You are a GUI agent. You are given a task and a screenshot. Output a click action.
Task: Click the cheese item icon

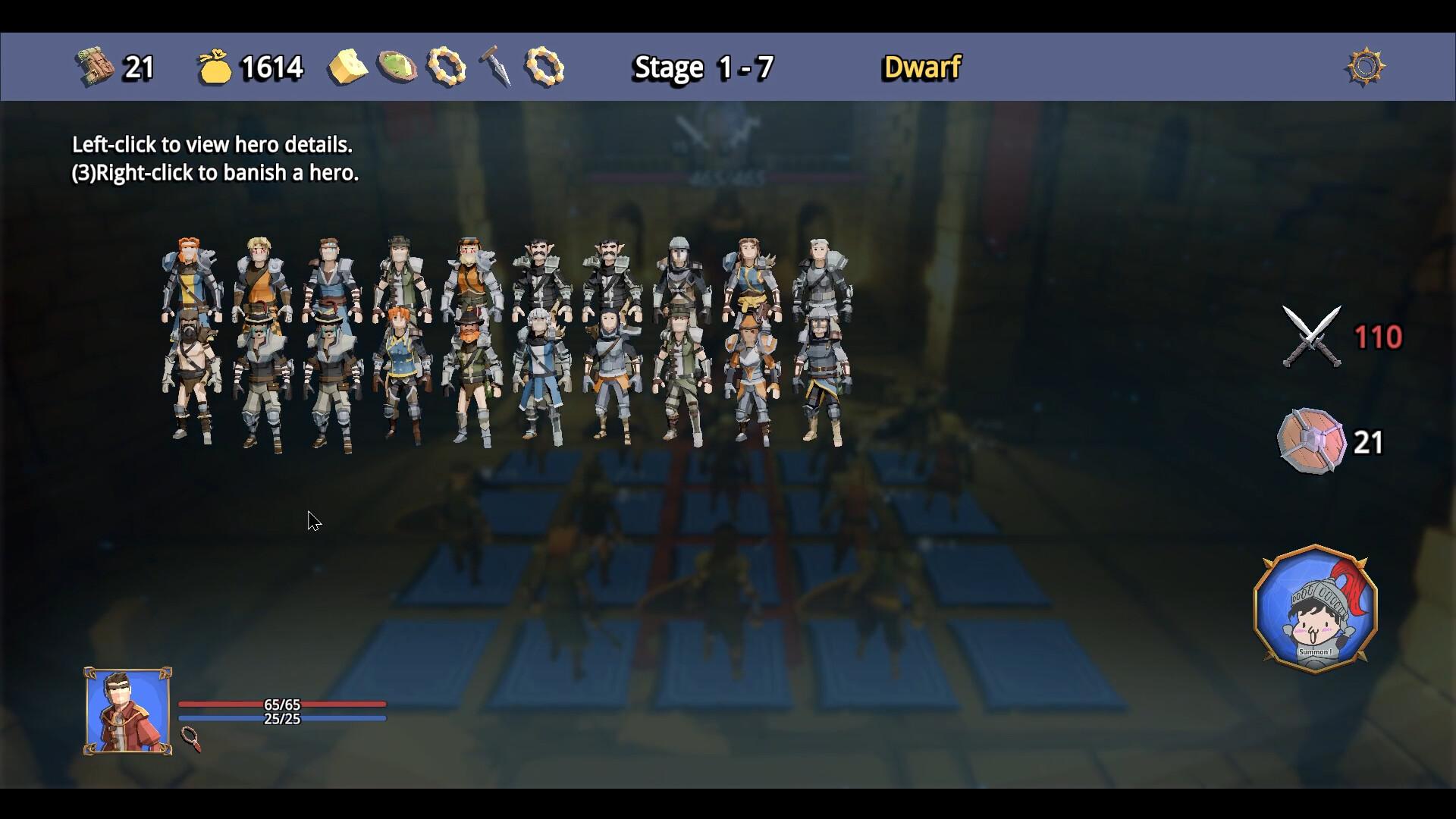coord(347,67)
